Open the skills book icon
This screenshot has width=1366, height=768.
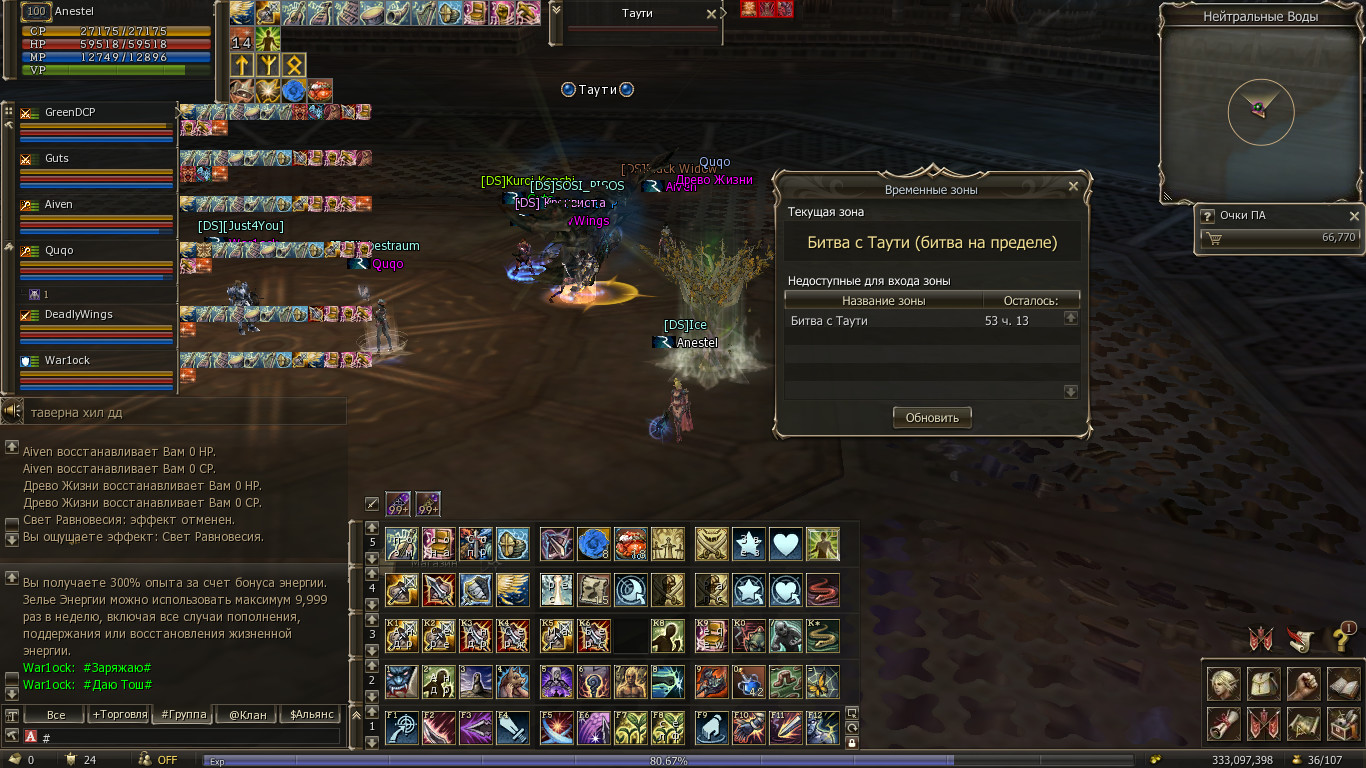point(1342,684)
